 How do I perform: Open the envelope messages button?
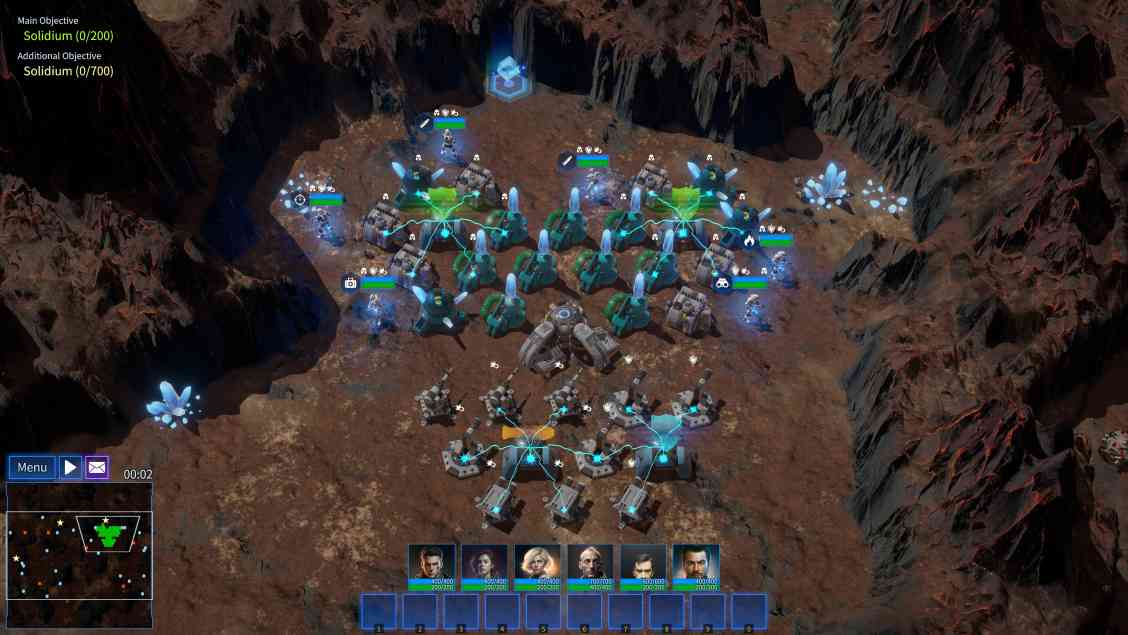[97, 467]
